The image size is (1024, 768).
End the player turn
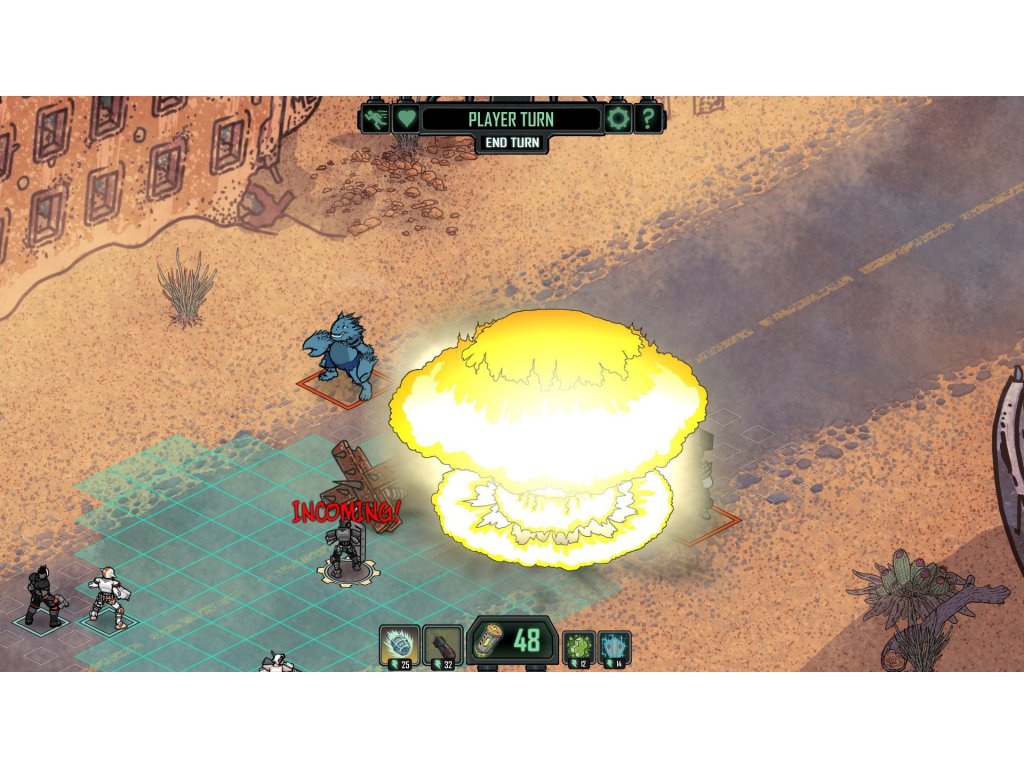[x=512, y=143]
